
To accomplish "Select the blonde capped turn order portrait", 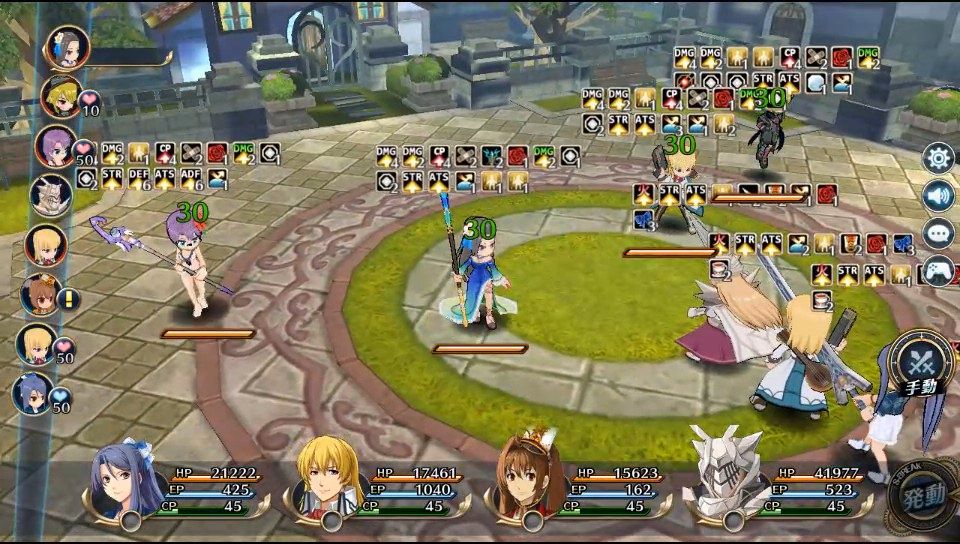I will point(62,96).
